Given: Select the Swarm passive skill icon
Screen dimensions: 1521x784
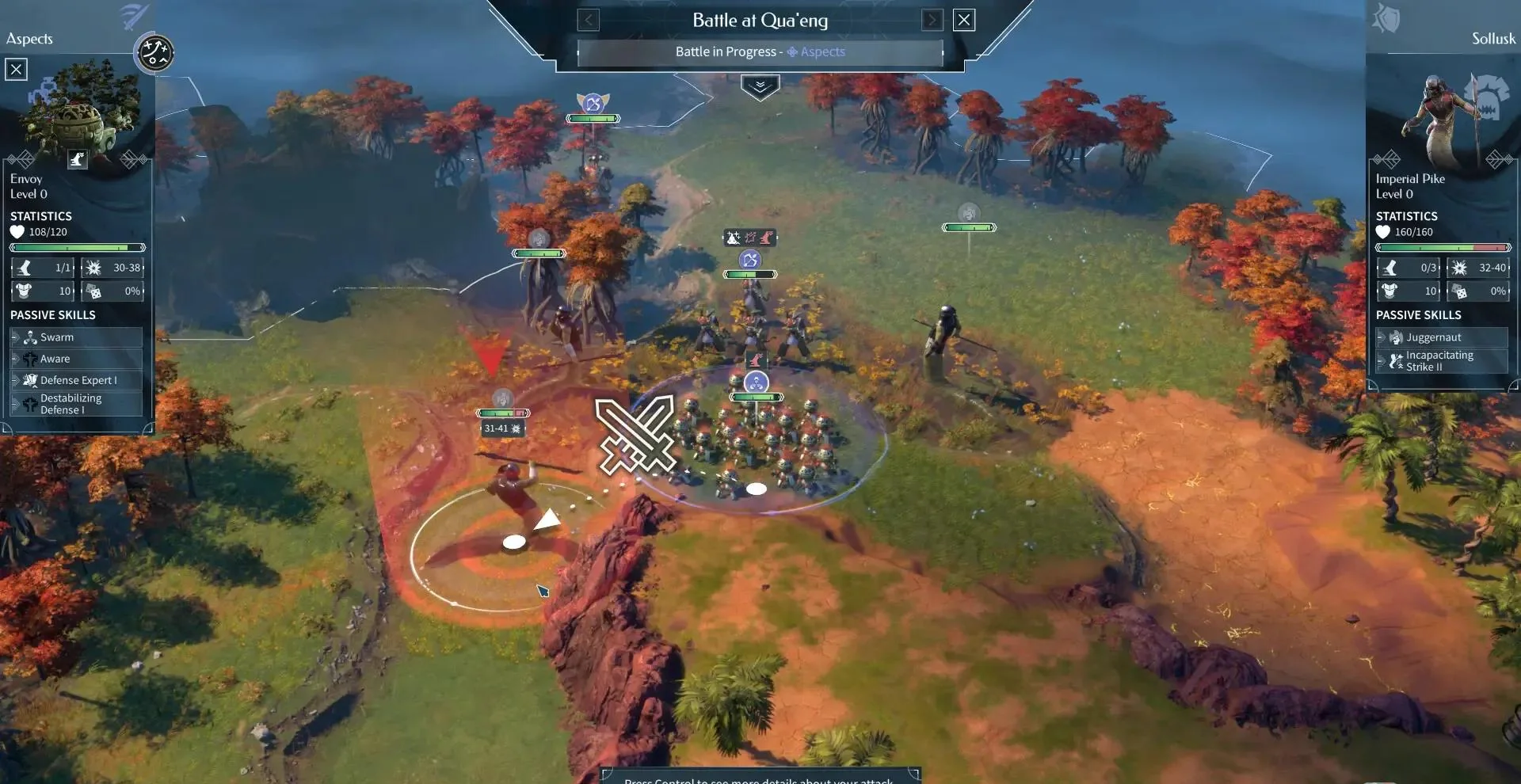Looking at the screenshot, I should tap(30, 337).
